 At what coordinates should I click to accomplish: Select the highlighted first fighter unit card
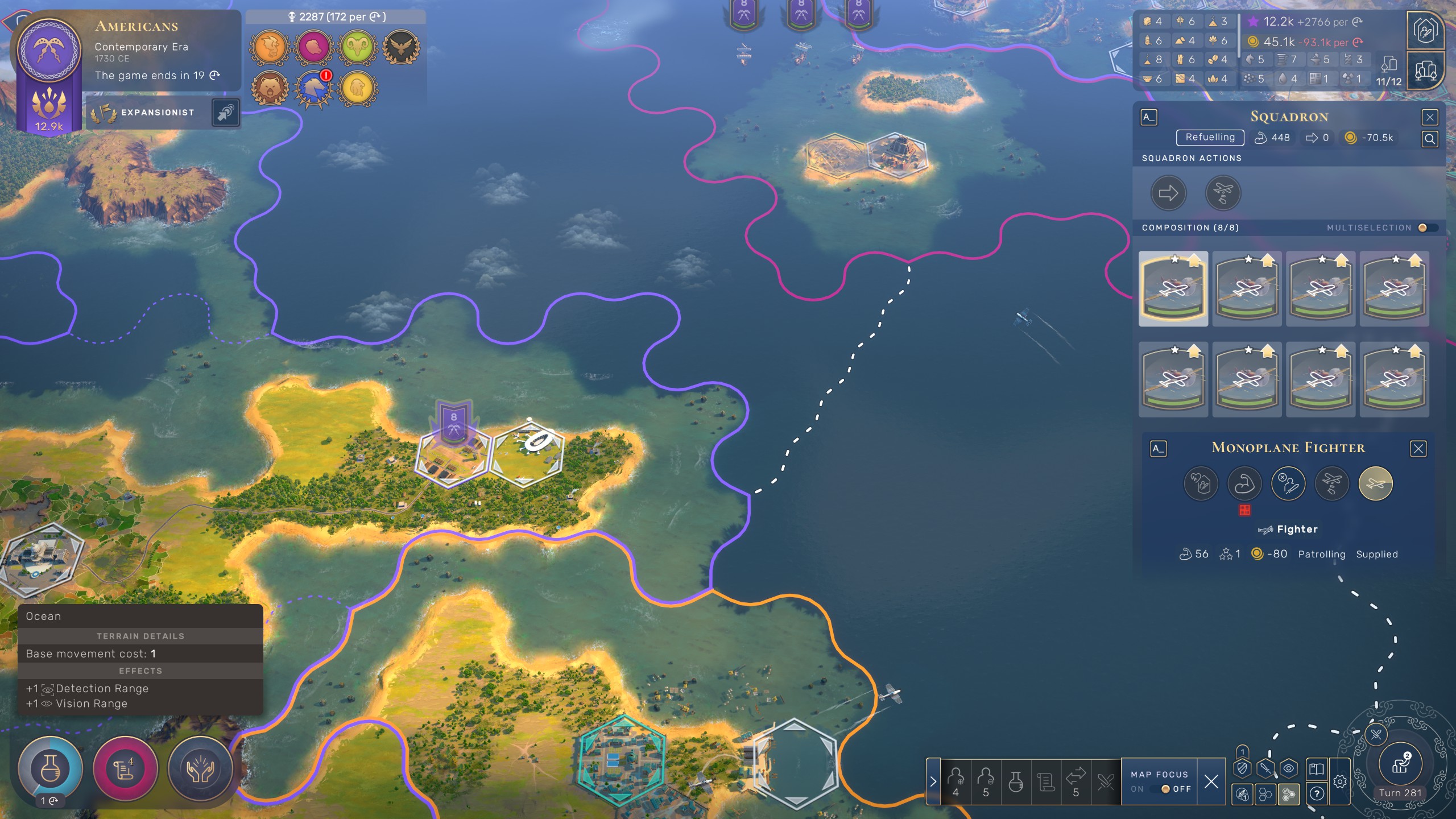point(1173,289)
